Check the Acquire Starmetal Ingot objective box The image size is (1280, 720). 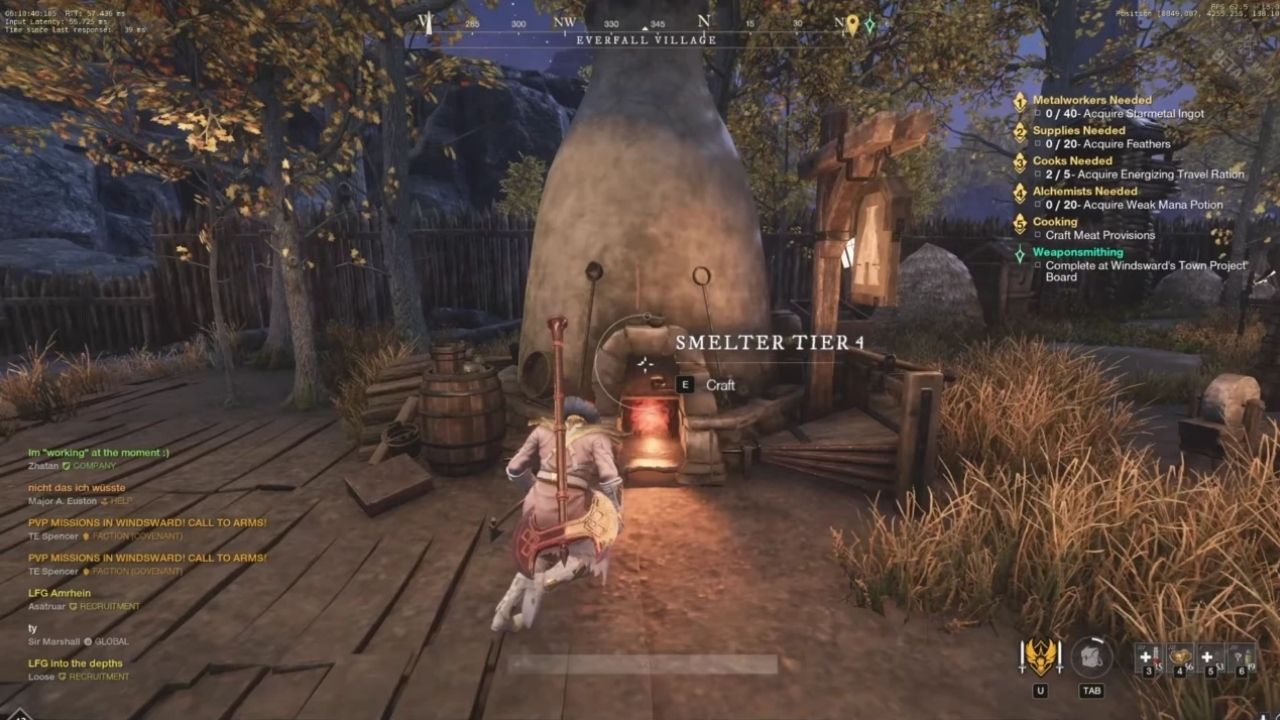pyautogui.click(x=1037, y=113)
